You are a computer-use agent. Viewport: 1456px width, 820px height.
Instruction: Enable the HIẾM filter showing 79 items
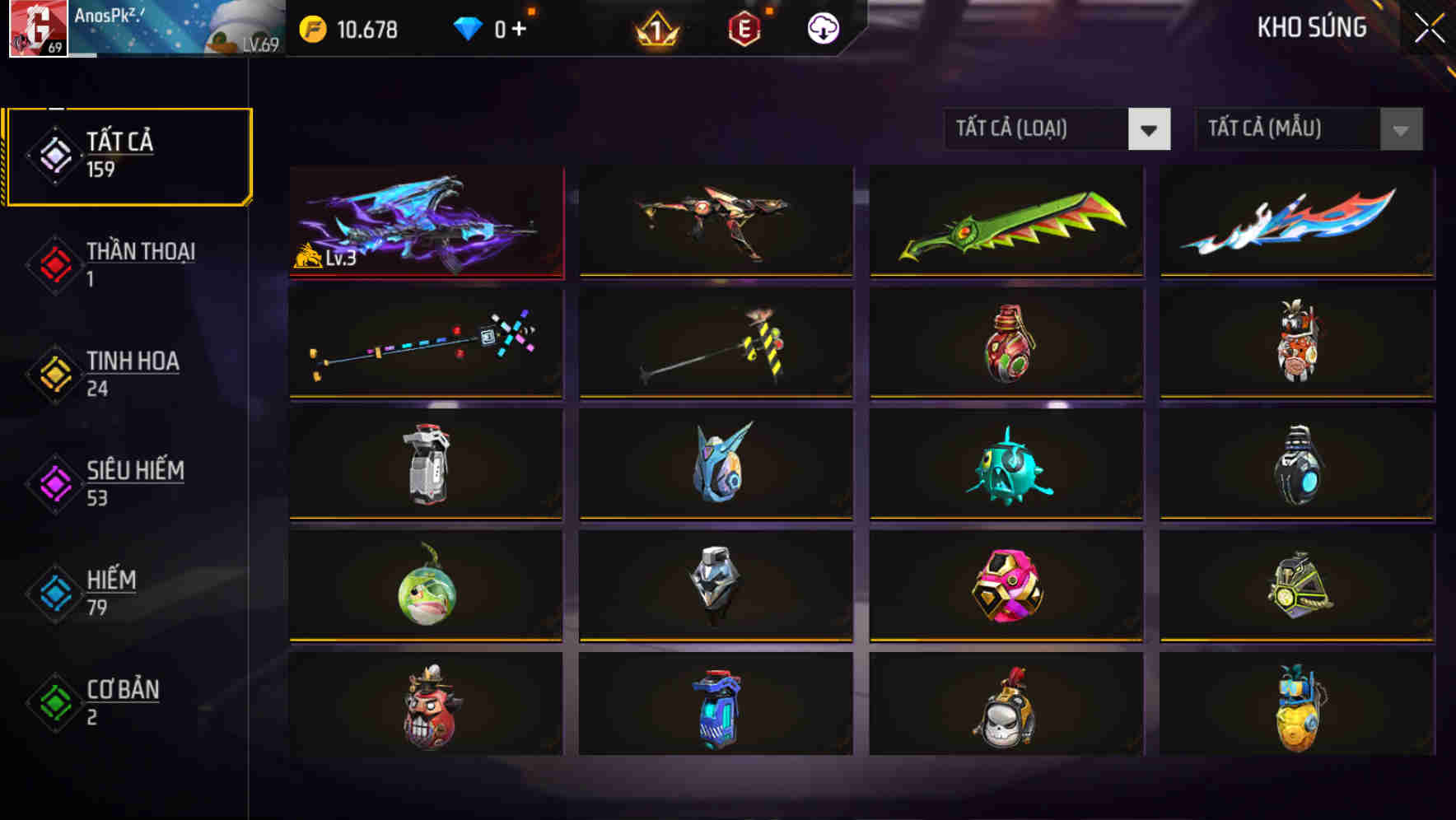click(113, 591)
